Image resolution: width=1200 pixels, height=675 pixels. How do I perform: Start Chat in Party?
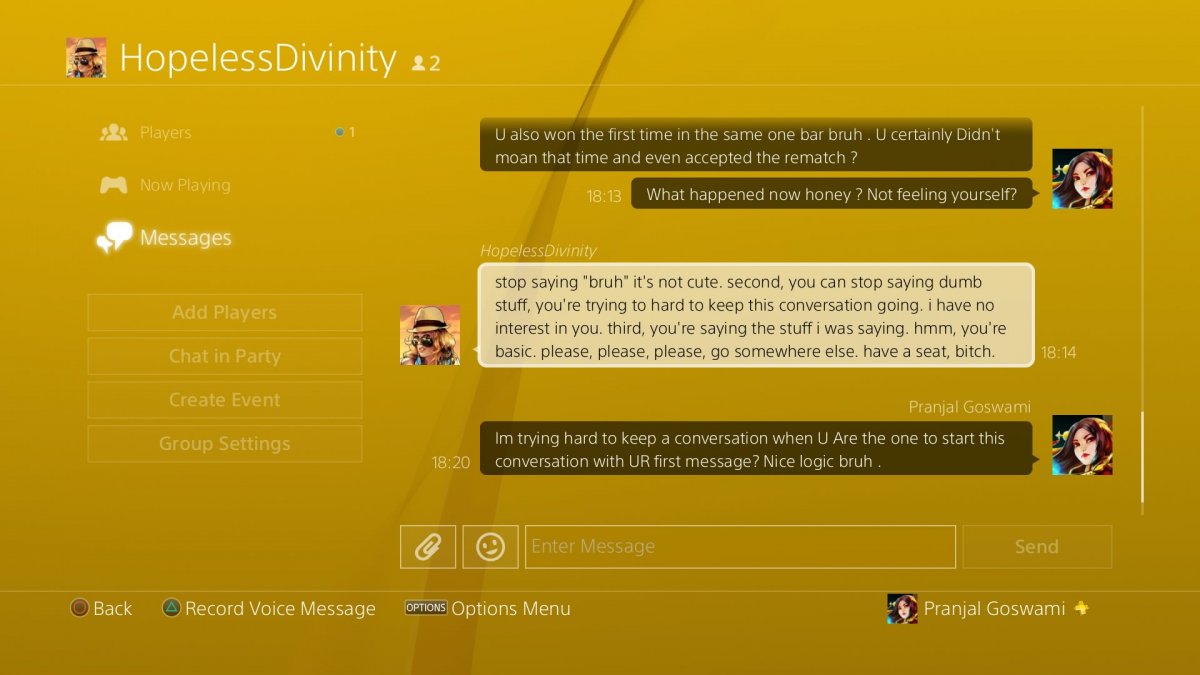click(x=224, y=356)
